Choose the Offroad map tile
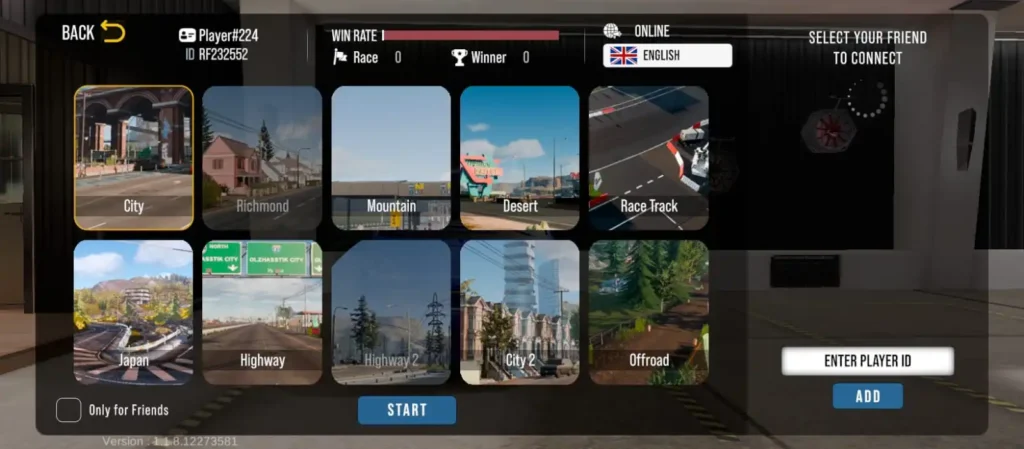 click(649, 312)
